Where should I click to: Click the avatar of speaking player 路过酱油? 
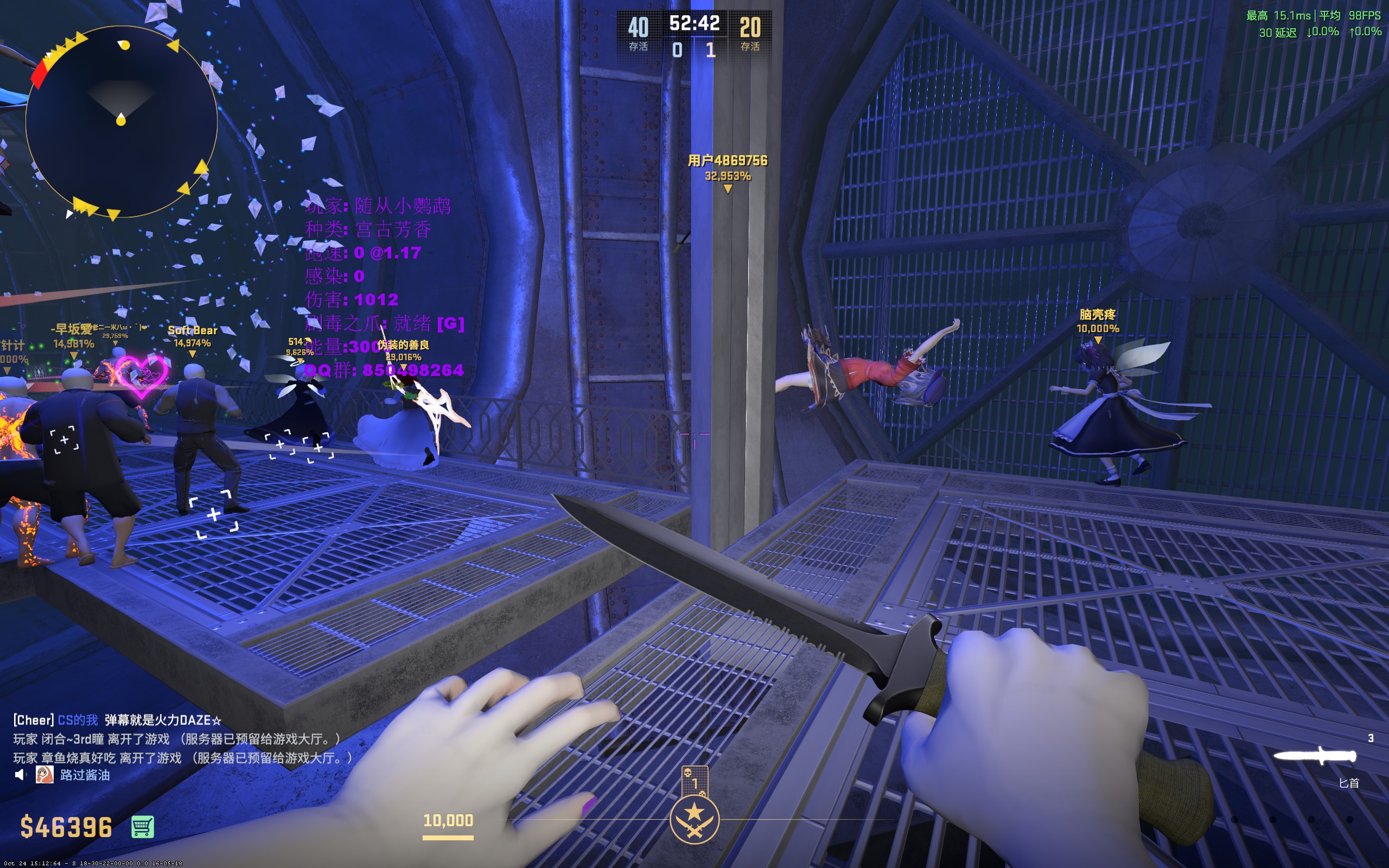45,775
